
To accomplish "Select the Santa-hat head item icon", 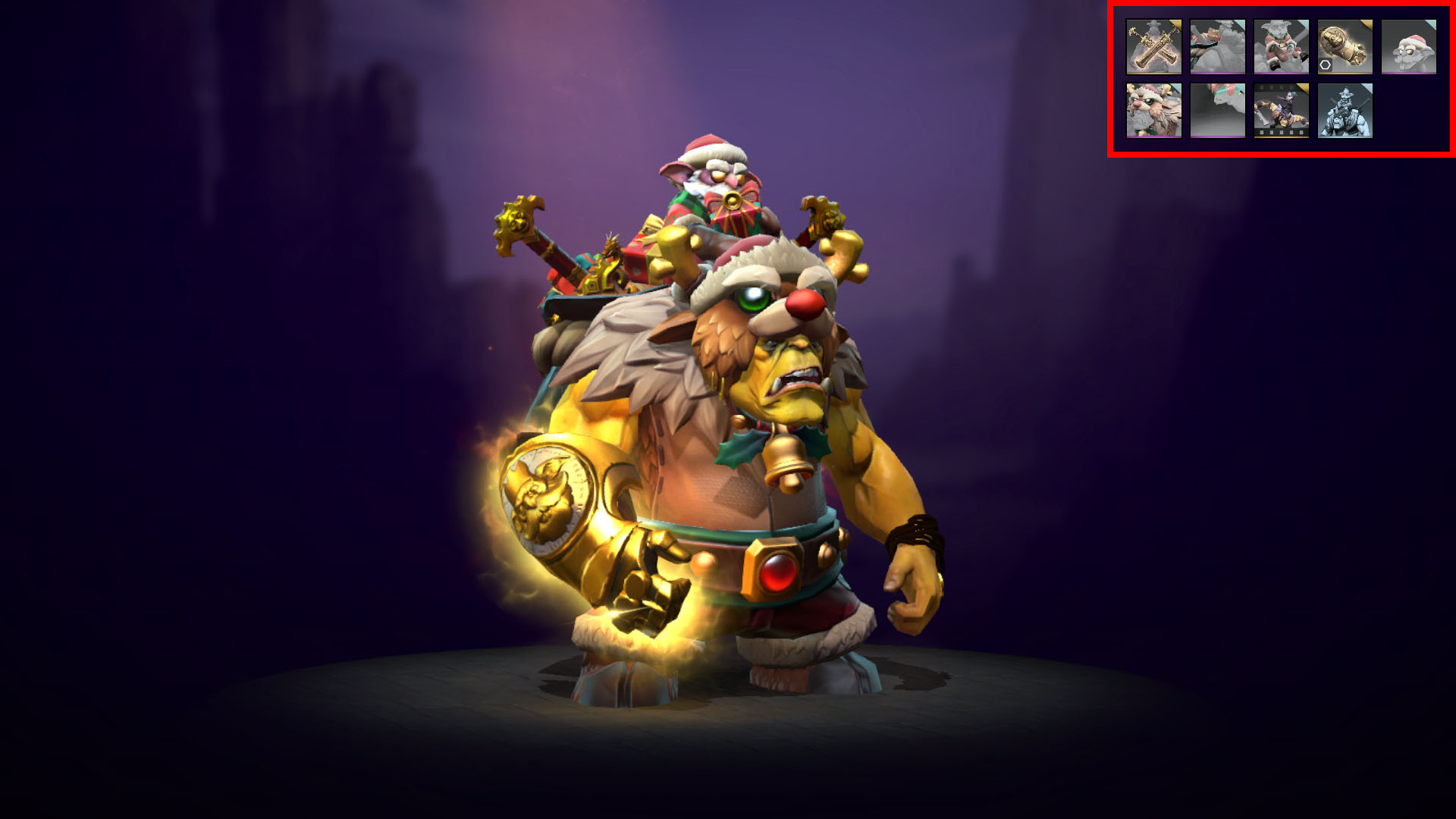I will point(1408,47).
